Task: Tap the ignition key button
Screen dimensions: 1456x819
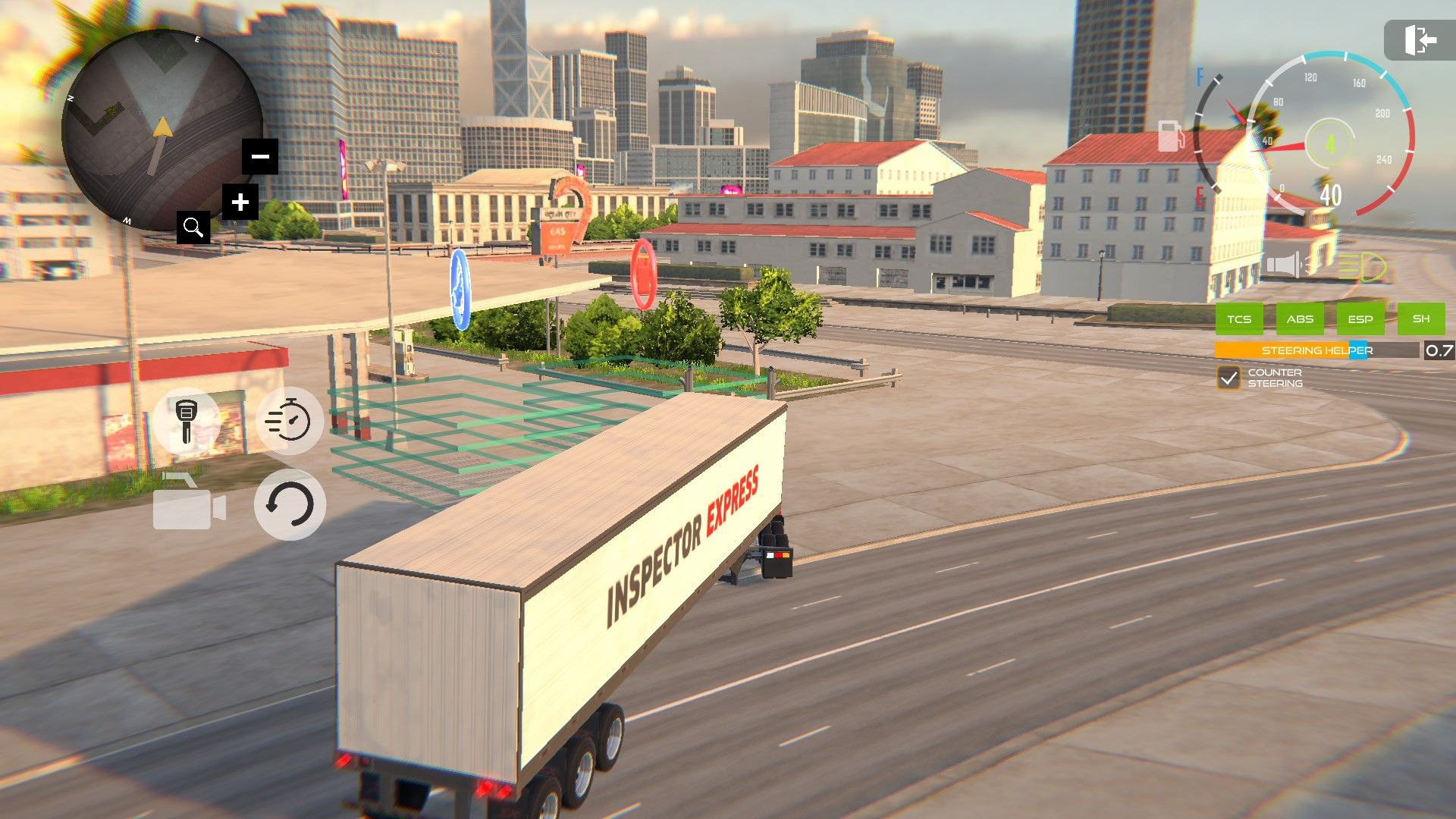Action: (x=187, y=421)
